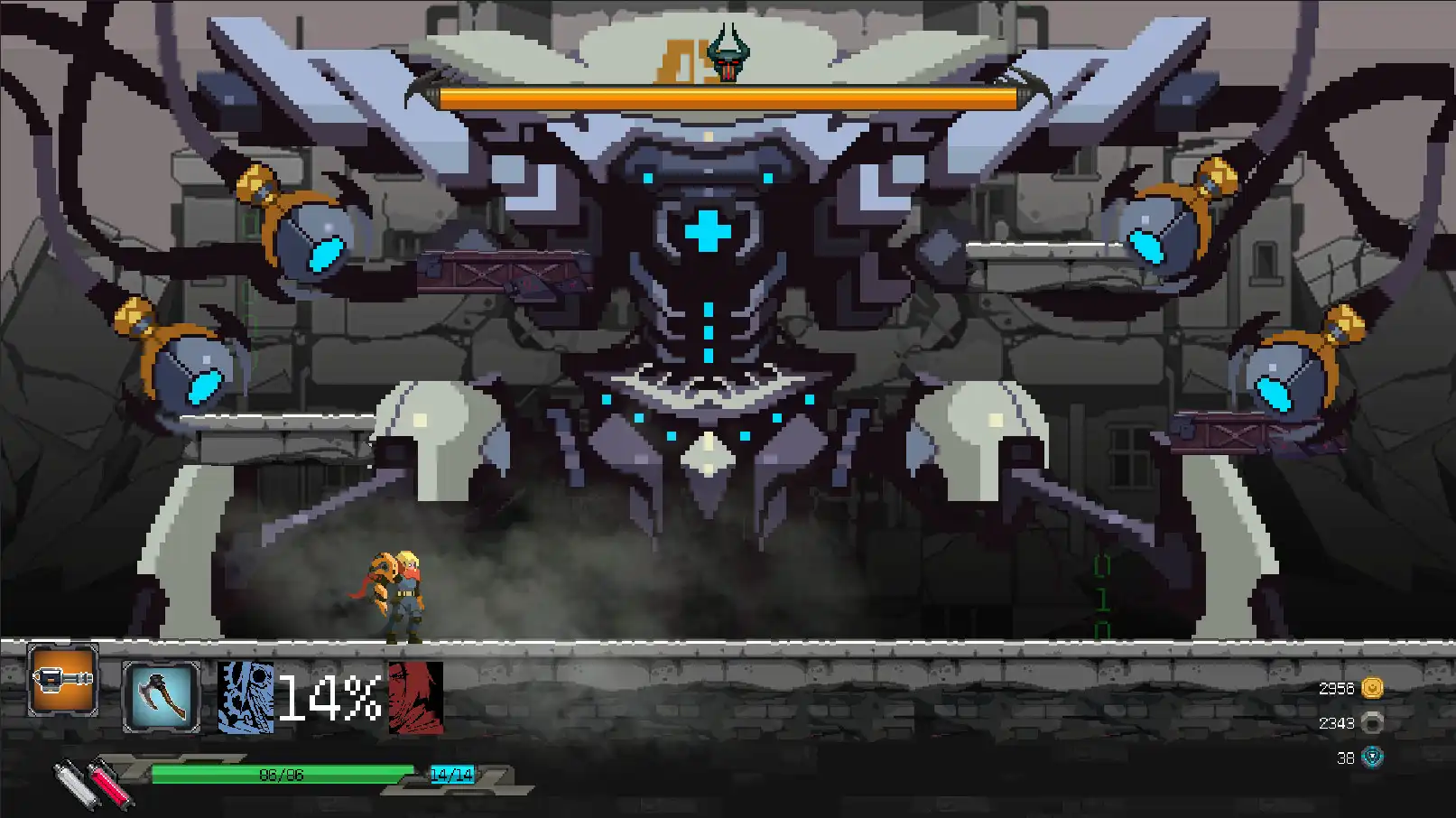Select the player character on the ground
Screen dimensions: 1456x818
click(400, 591)
